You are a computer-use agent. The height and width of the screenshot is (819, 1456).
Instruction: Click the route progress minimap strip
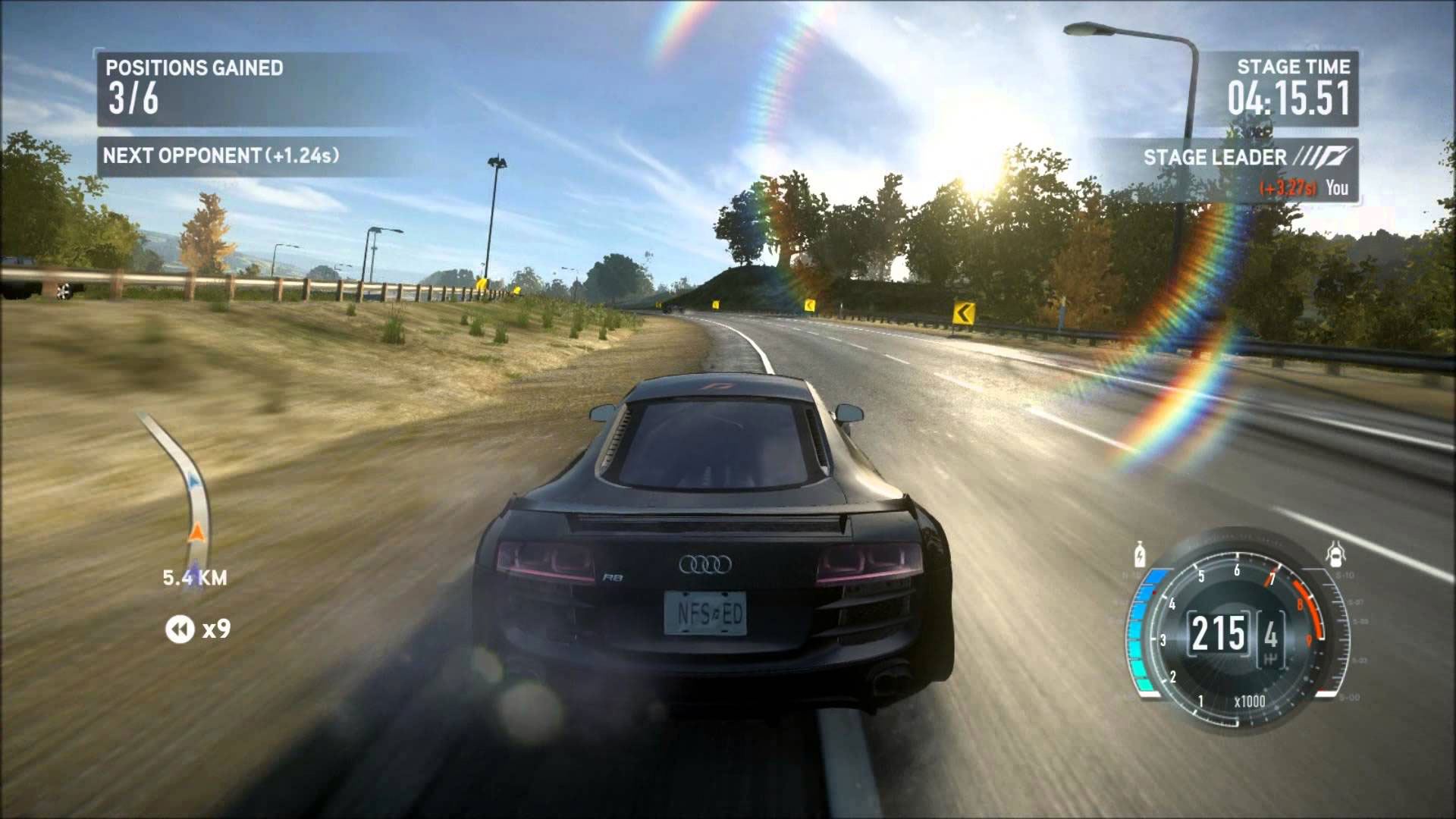(x=182, y=493)
